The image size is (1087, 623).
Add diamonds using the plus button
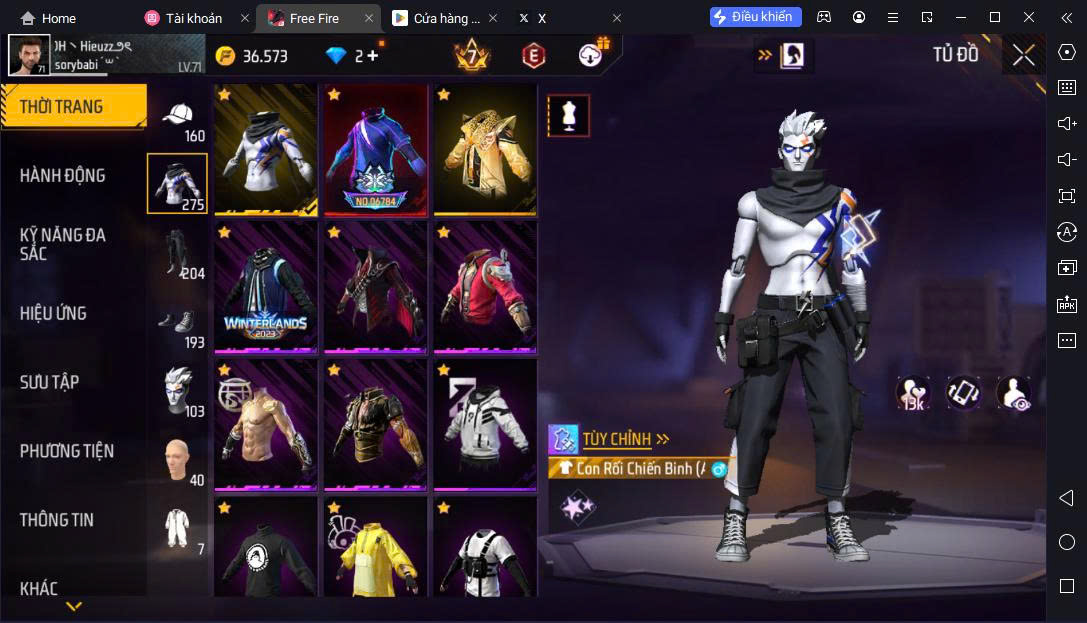tap(373, 56)
